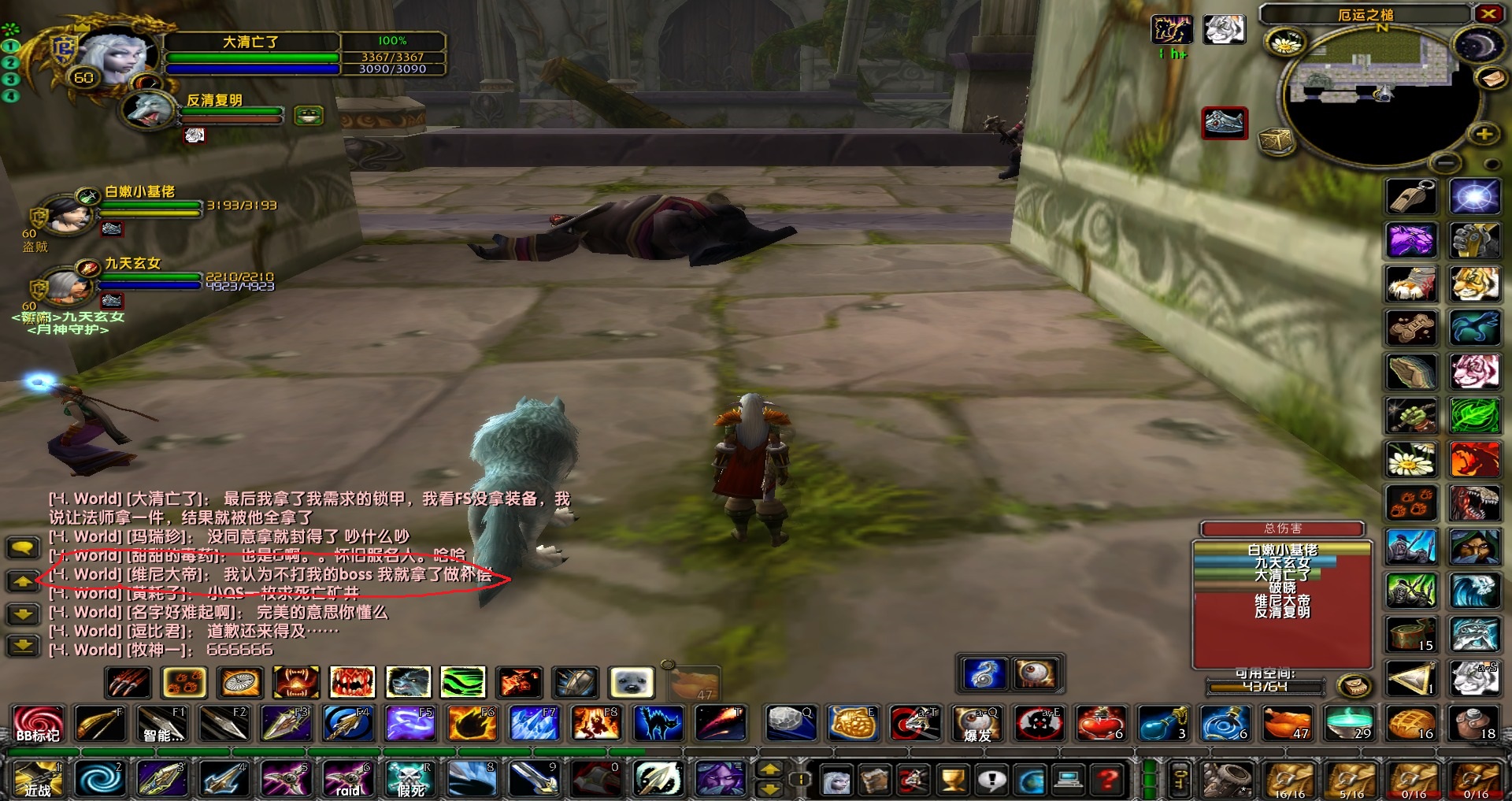Open mail via the envelope icon beside minimap

pos(1493,79)
